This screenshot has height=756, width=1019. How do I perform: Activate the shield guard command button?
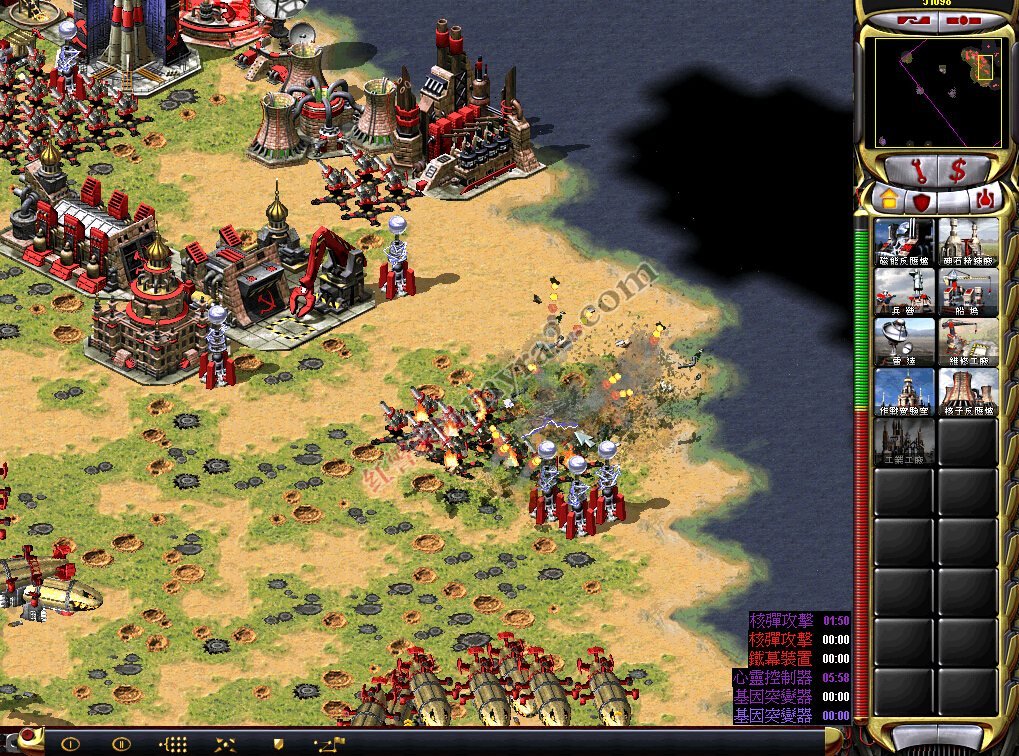[x=277, y=743]
